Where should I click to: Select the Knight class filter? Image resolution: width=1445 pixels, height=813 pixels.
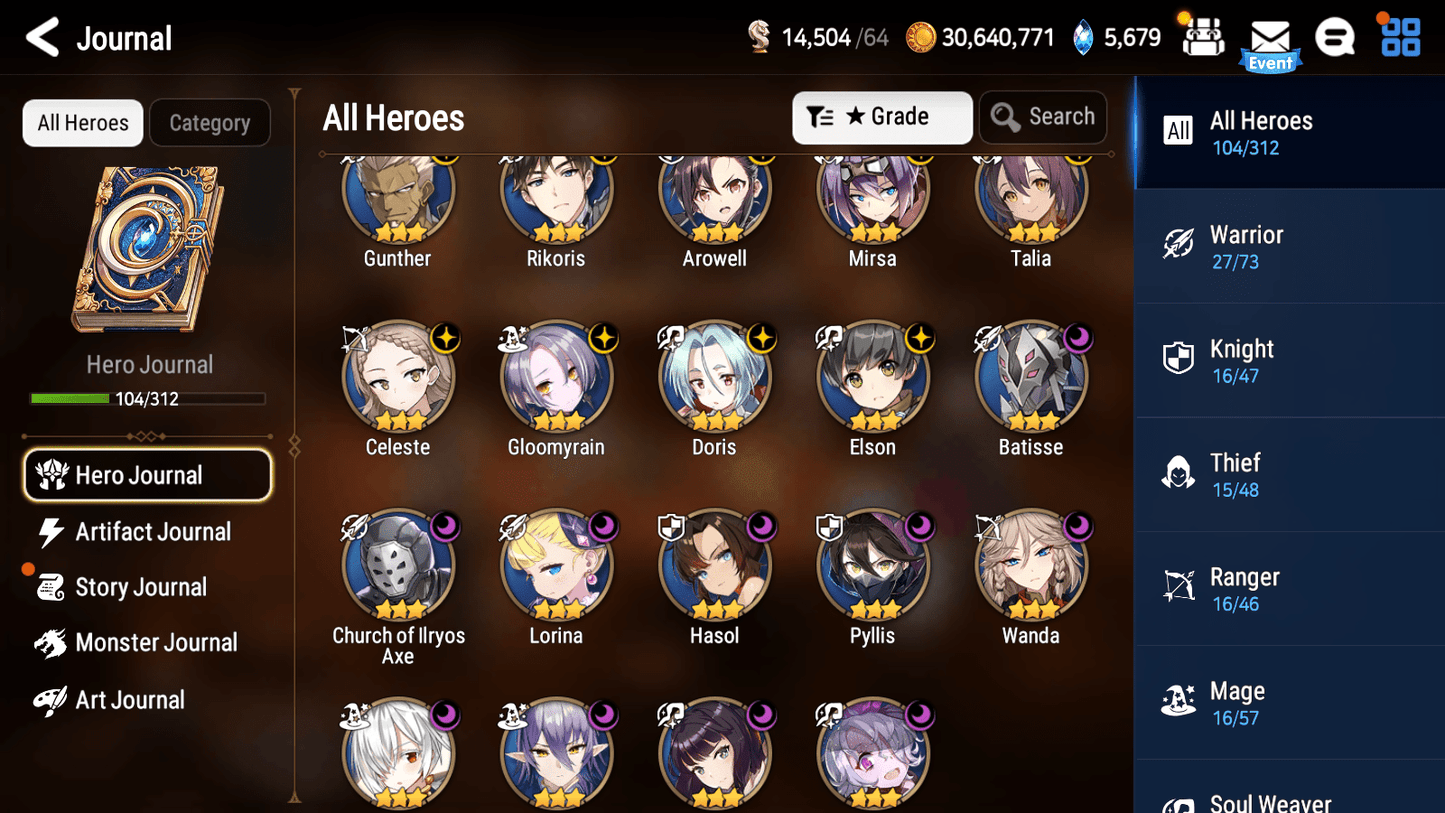coord(1289,360)
